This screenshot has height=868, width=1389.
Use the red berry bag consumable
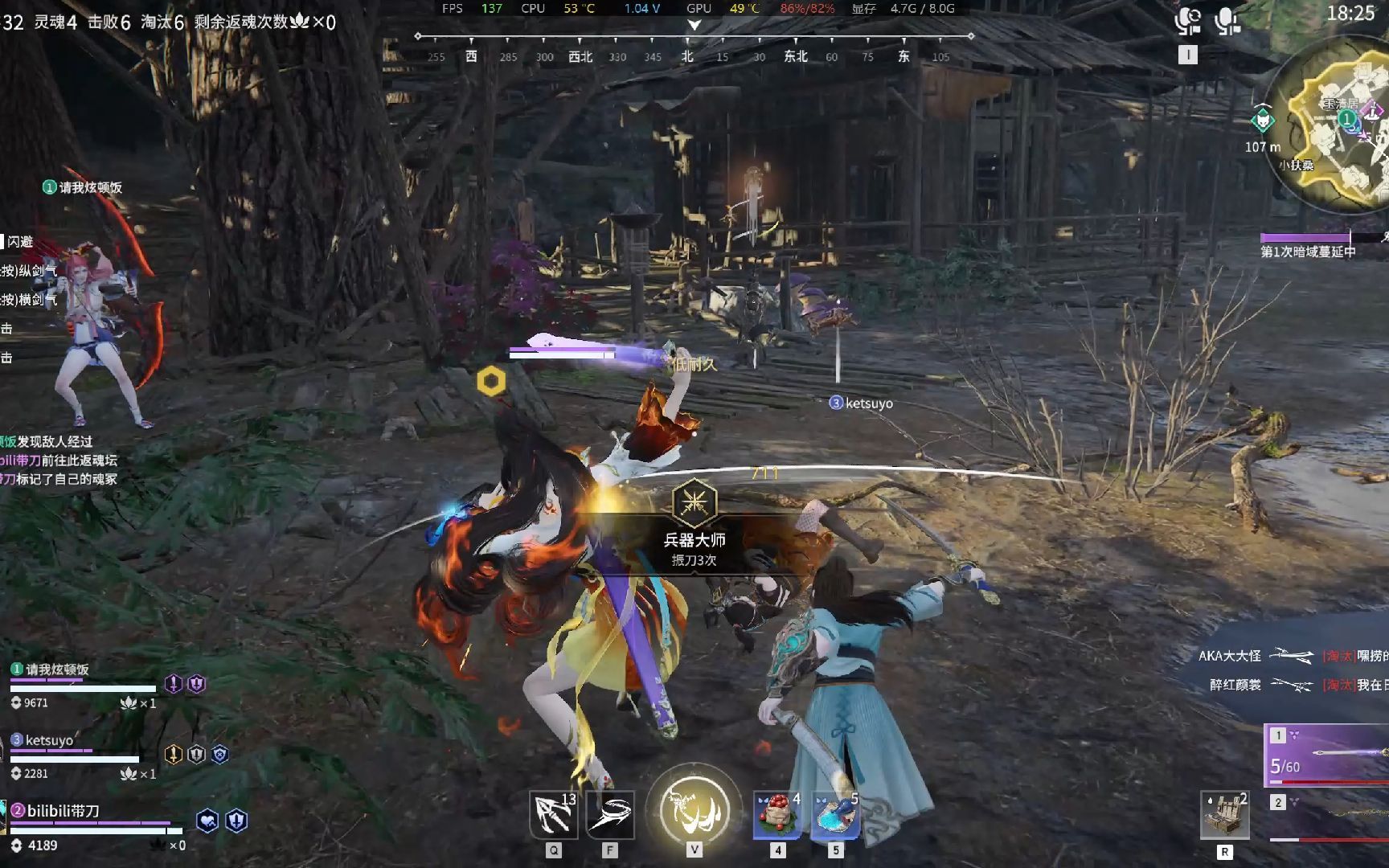pos(777,814)
